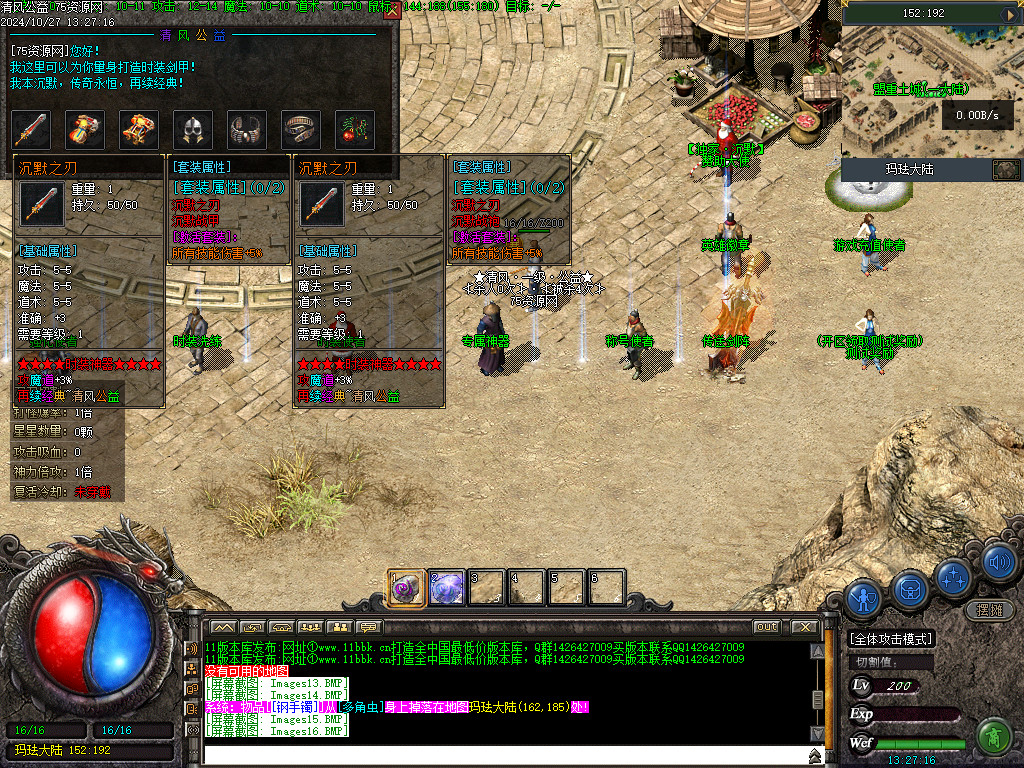Click the green round button at bottom right
The image size is (1024, 768).
tap(993, 738)
